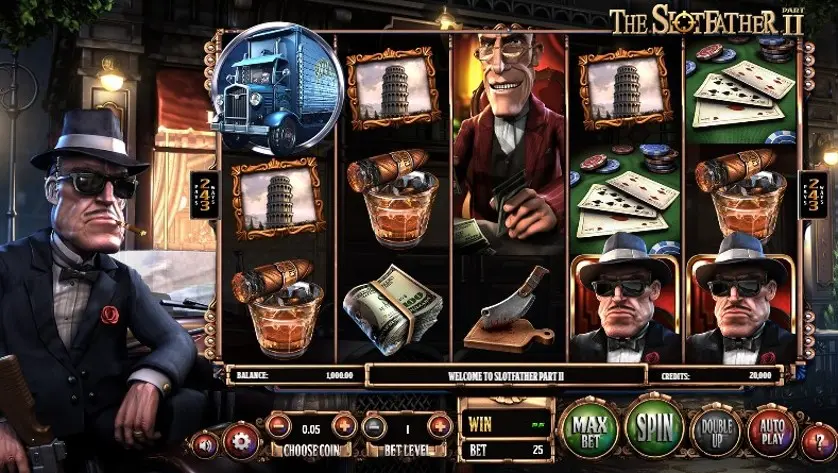This screenshot has height=473, width=838.
Task: Start Auto Play mode
Action: 771,432
